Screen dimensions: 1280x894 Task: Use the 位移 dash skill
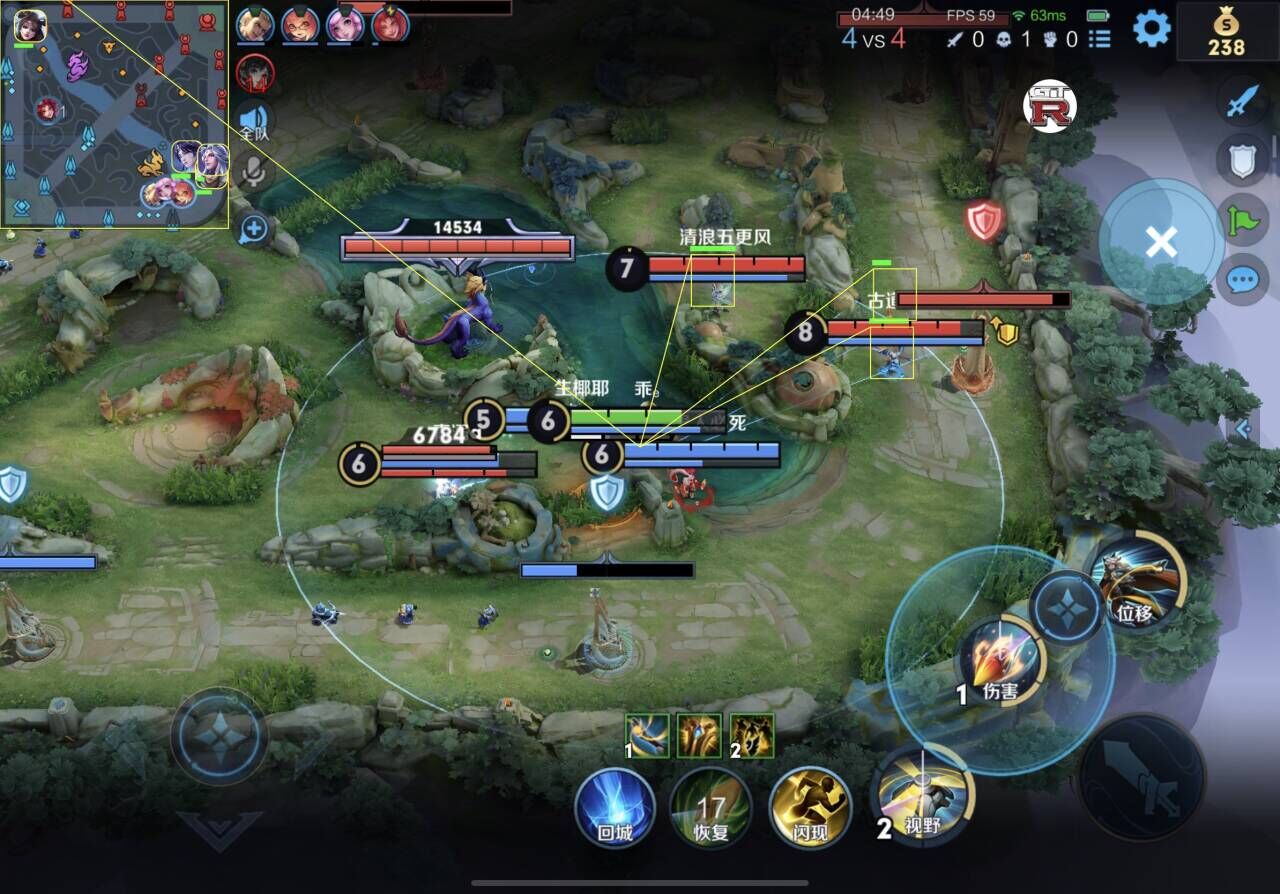(x=1138, y=582)
